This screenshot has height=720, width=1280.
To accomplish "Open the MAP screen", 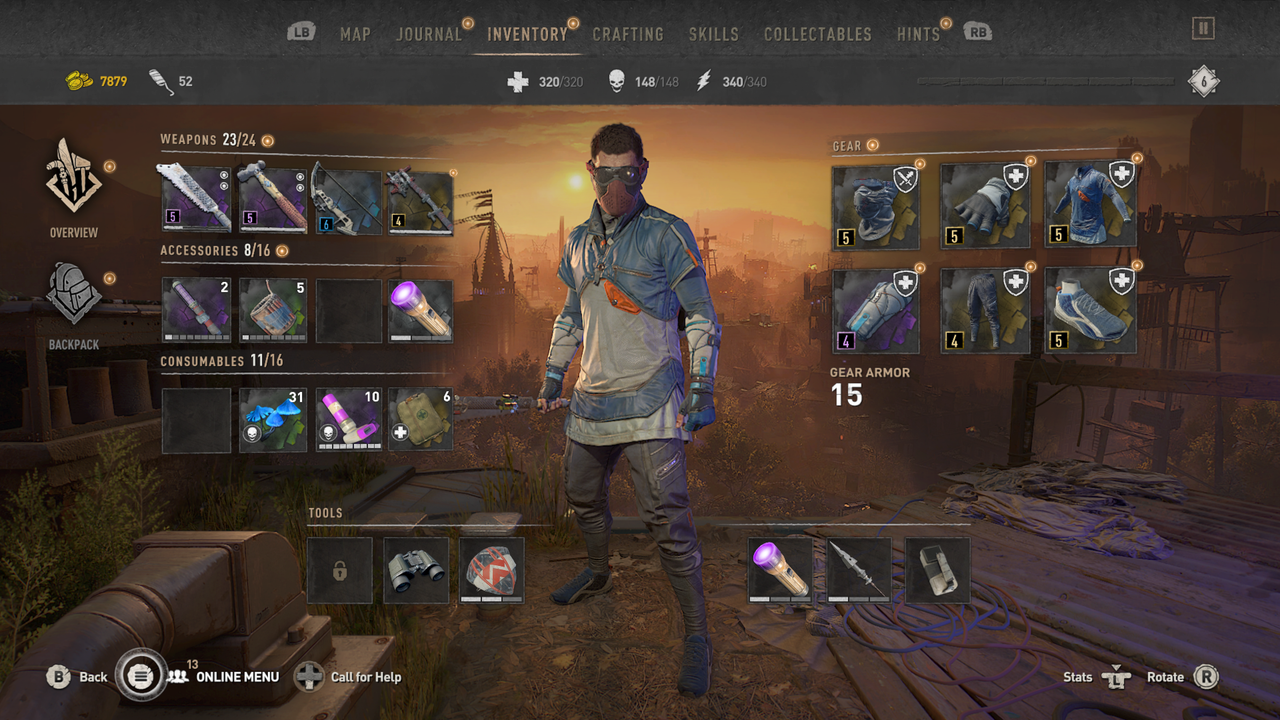I will click(x=355, y=33).
